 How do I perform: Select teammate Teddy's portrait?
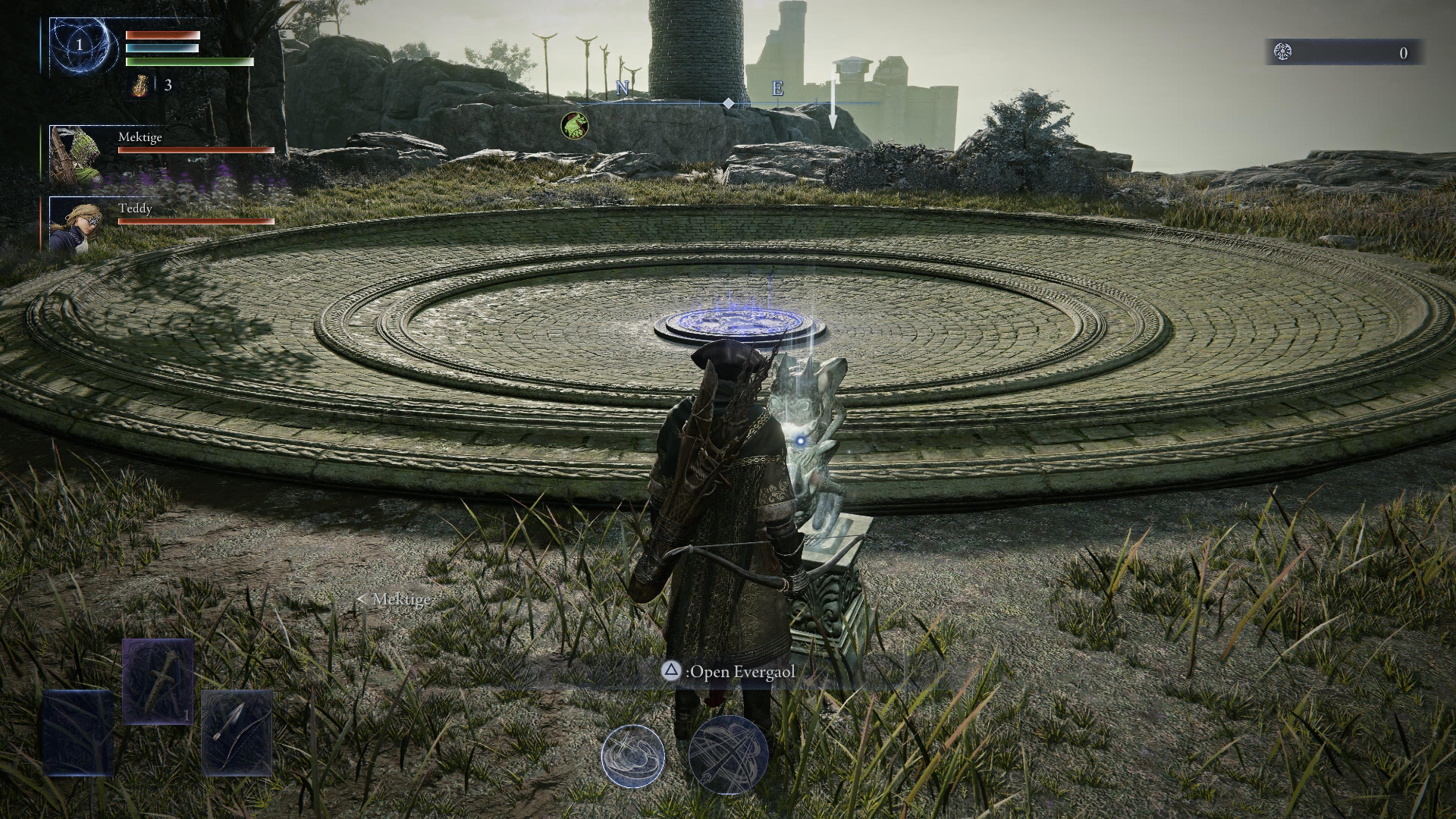coord(76,224)
